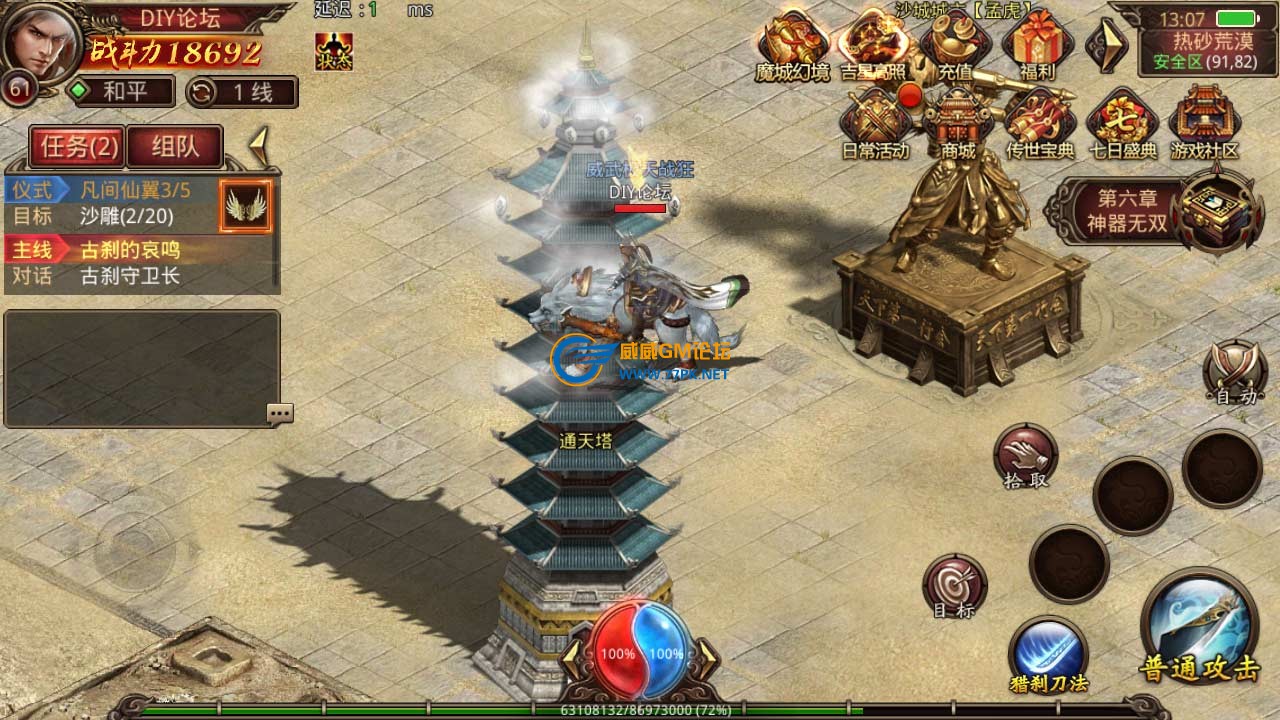Open the 吉星高照 event icon
This screenshot has width=1280, height=720.
(x=872, y=45)
